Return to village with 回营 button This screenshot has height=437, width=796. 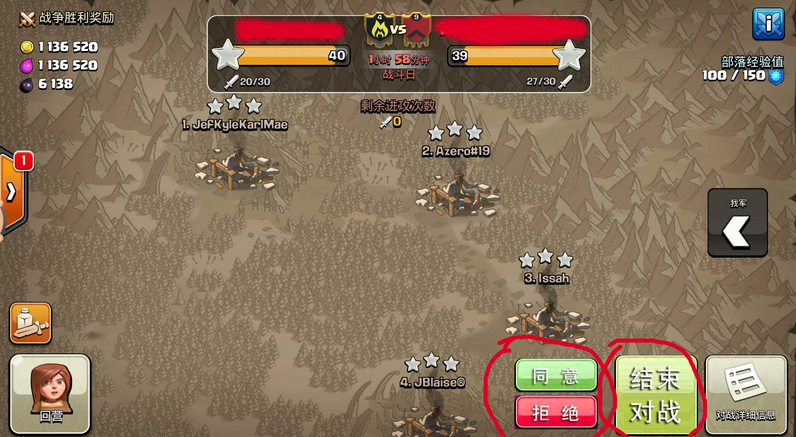(x=50, y=394)
